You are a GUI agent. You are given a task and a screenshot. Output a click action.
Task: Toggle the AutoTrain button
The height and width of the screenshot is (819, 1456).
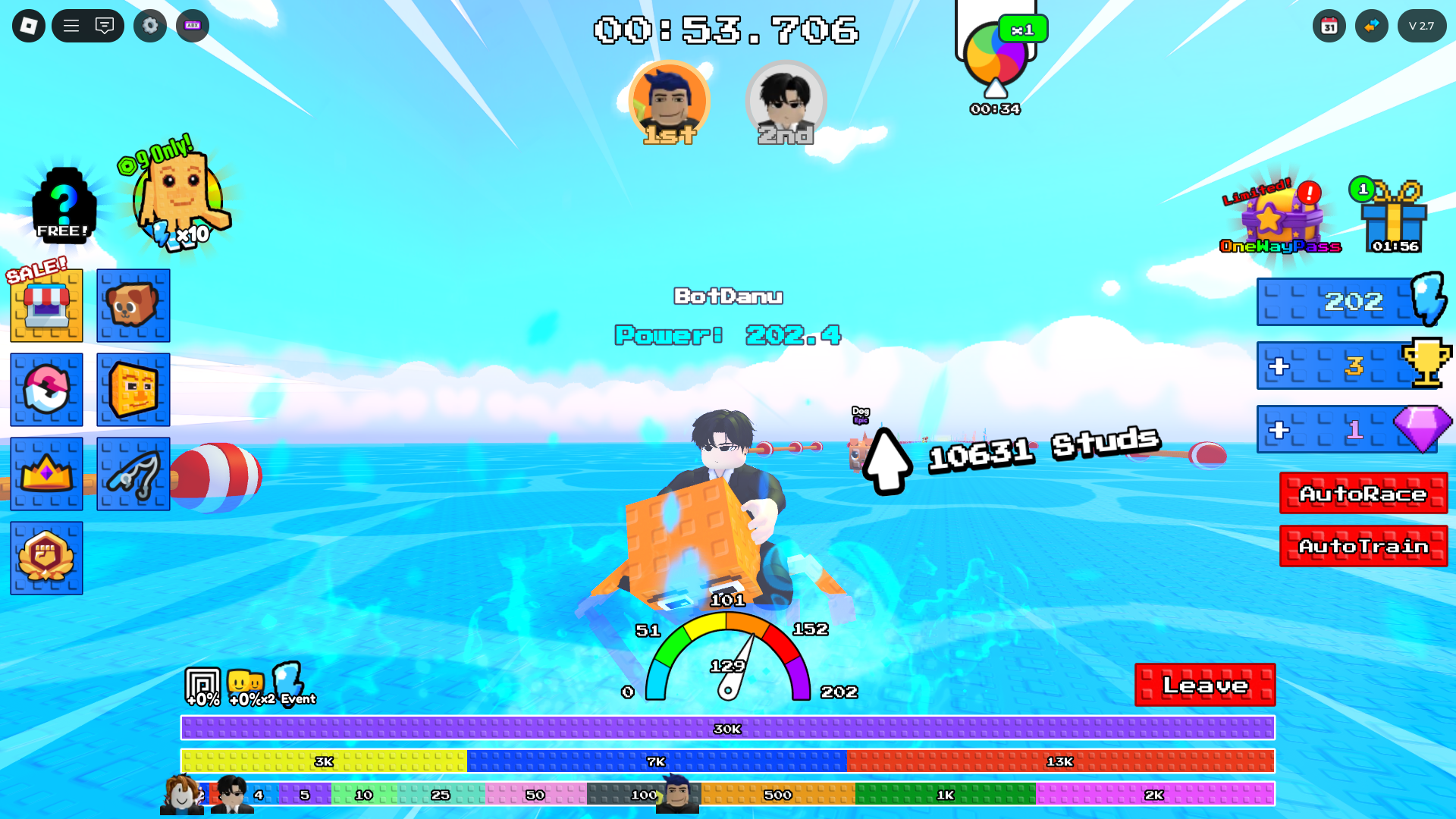[x=1363, y=546]
